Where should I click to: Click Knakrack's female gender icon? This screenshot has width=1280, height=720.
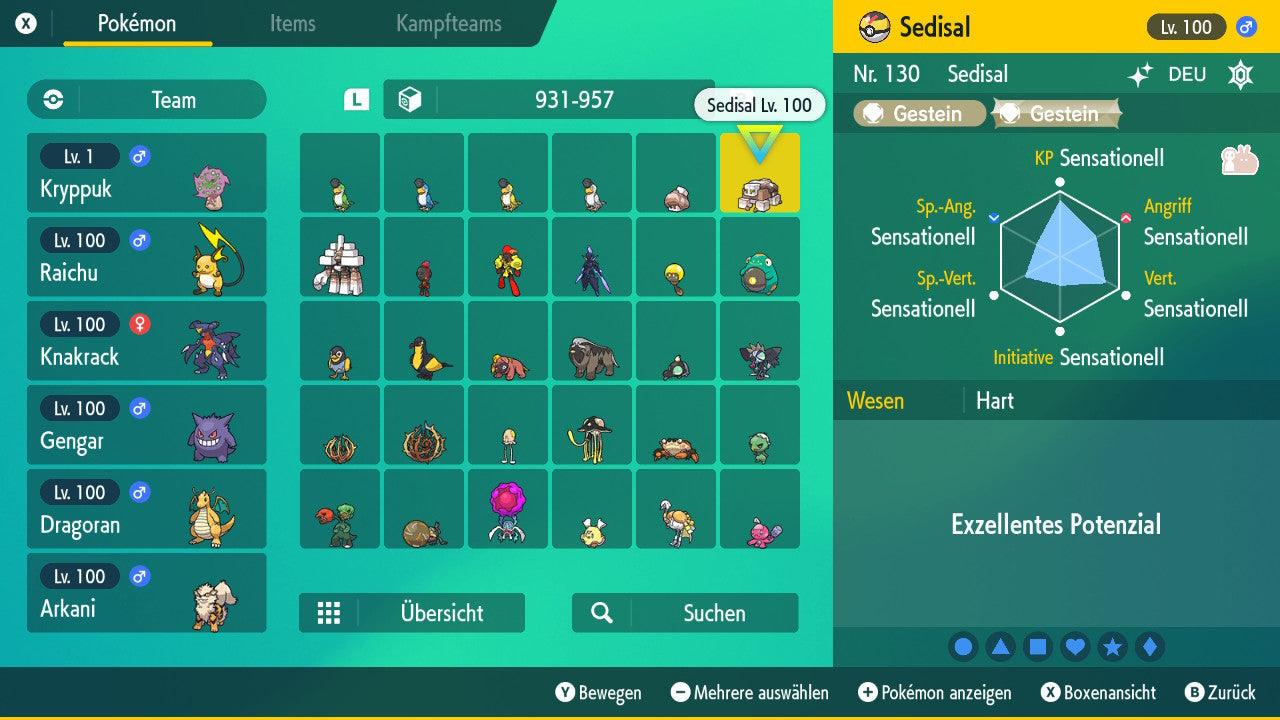coord(139,324)
